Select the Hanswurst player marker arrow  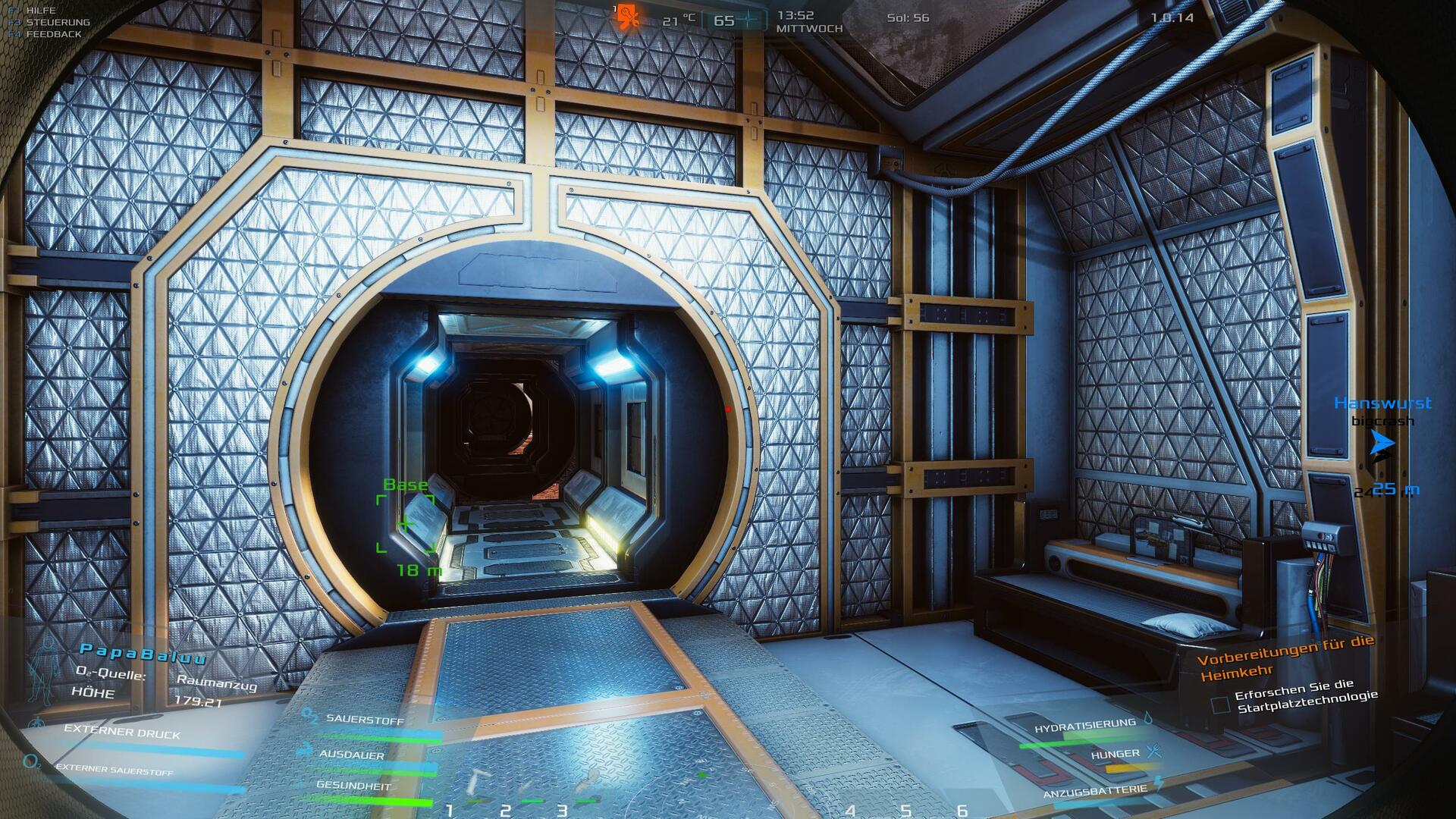1382,444
